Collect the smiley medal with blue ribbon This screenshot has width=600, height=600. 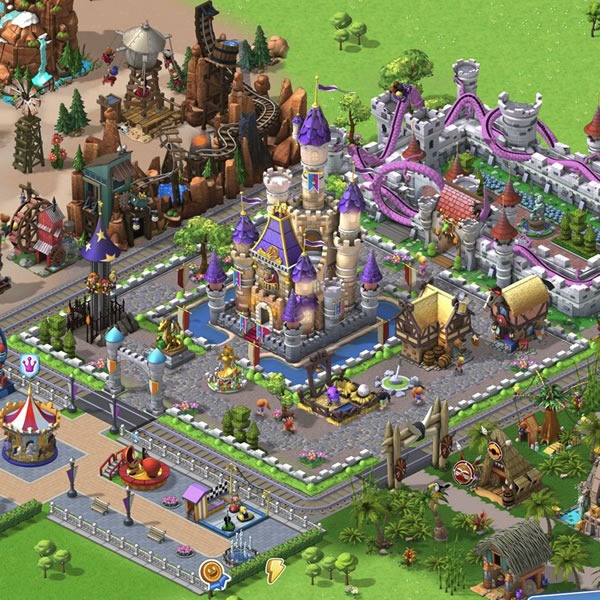click(x=211, y=573)
